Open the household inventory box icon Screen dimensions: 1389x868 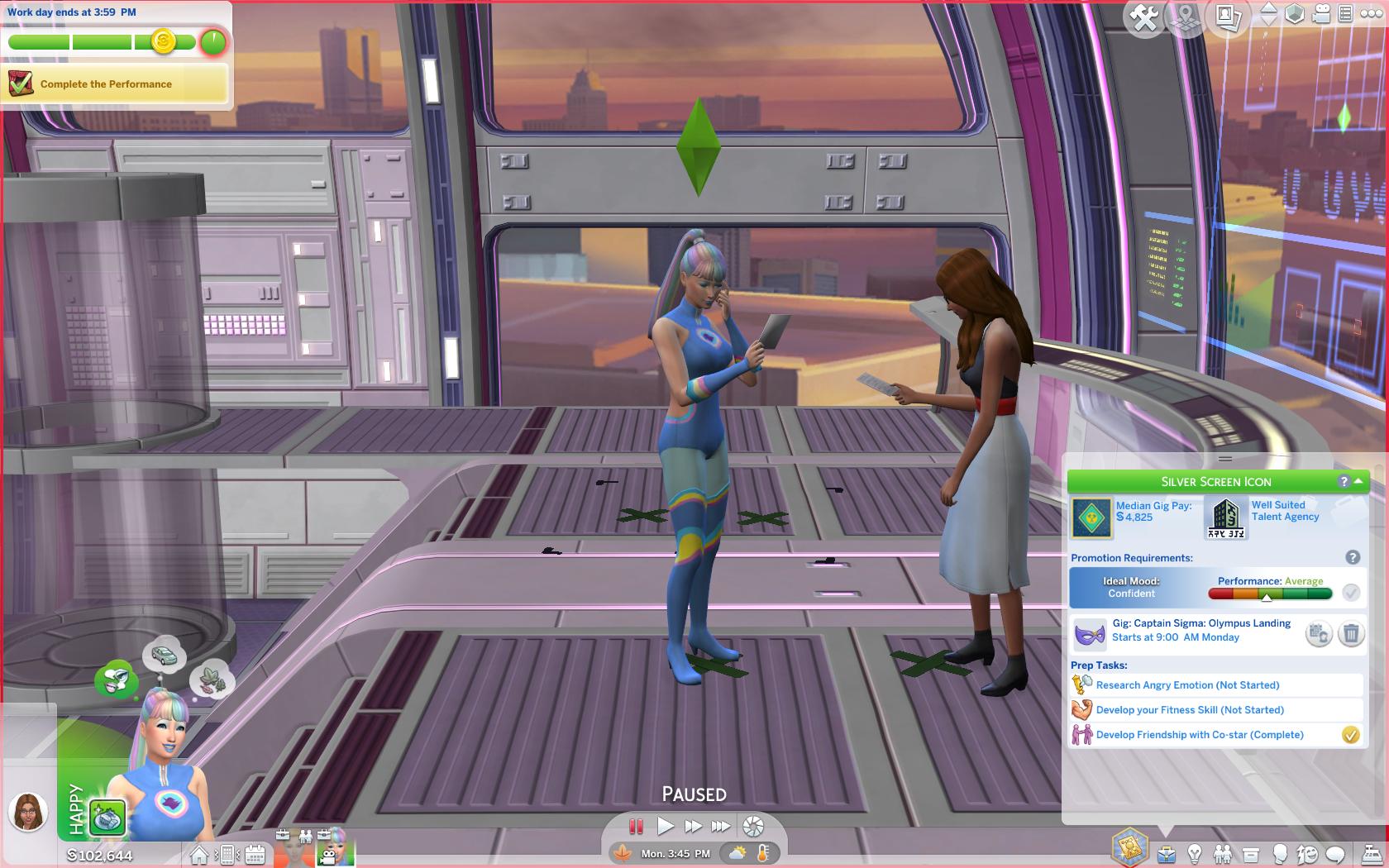(x=1251, y=854)
